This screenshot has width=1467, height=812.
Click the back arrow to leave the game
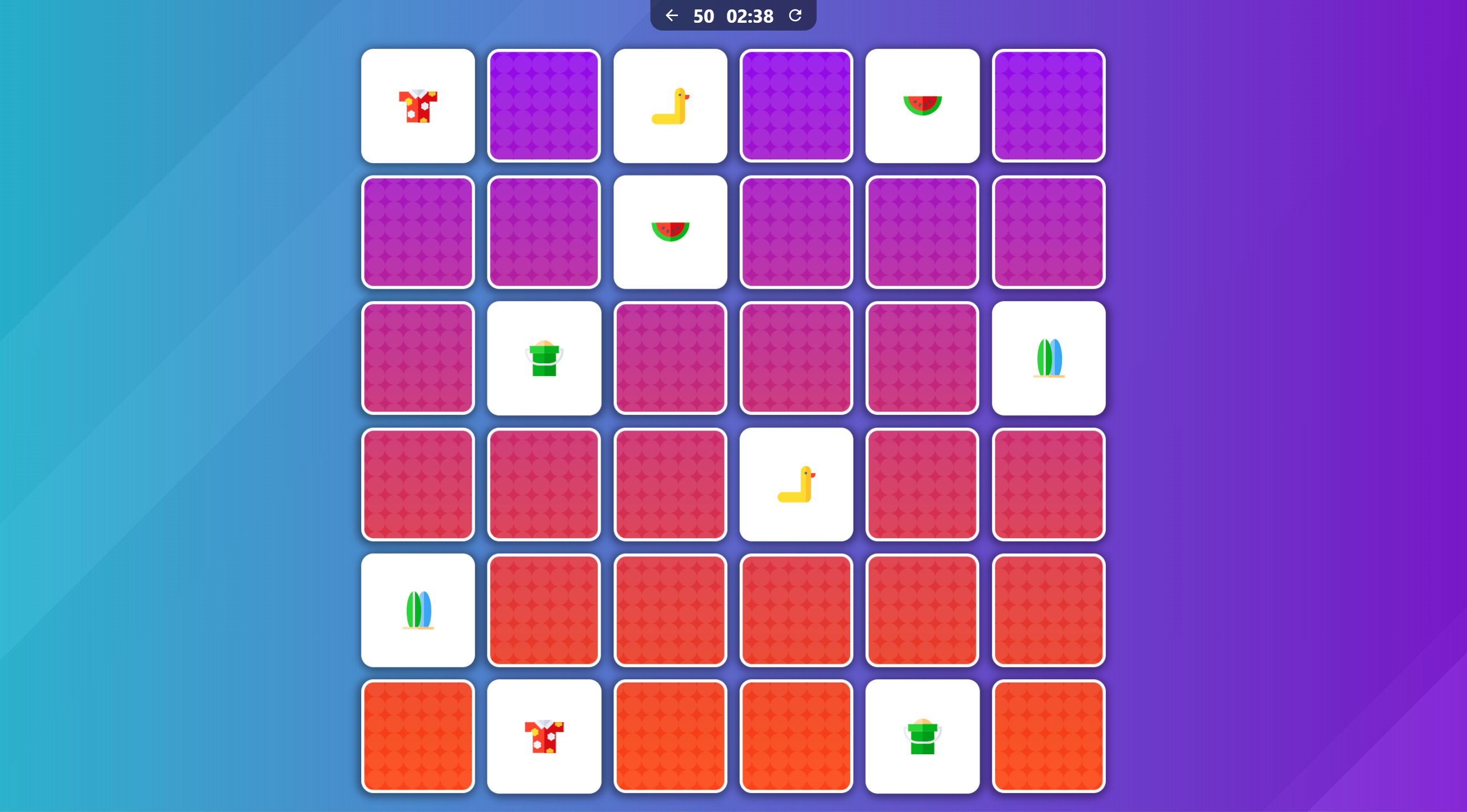672,16
